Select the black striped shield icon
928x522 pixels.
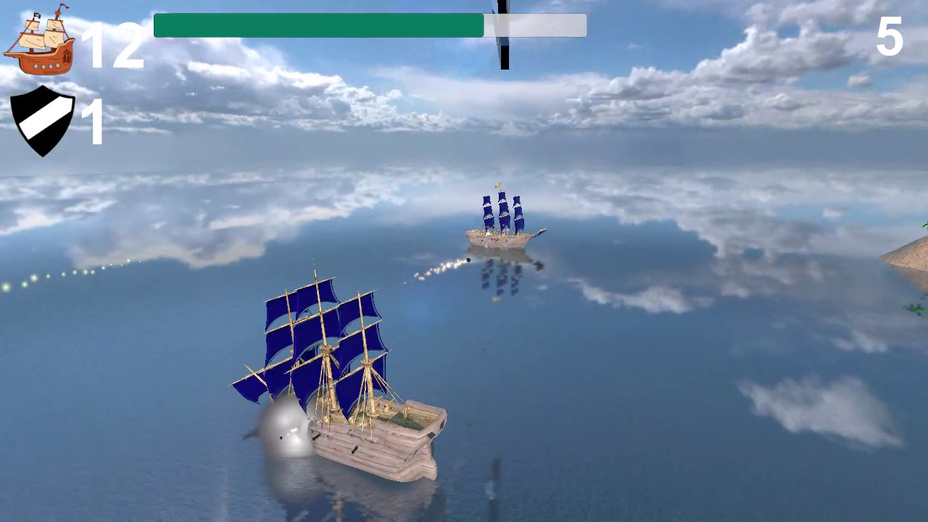[42, 120]
